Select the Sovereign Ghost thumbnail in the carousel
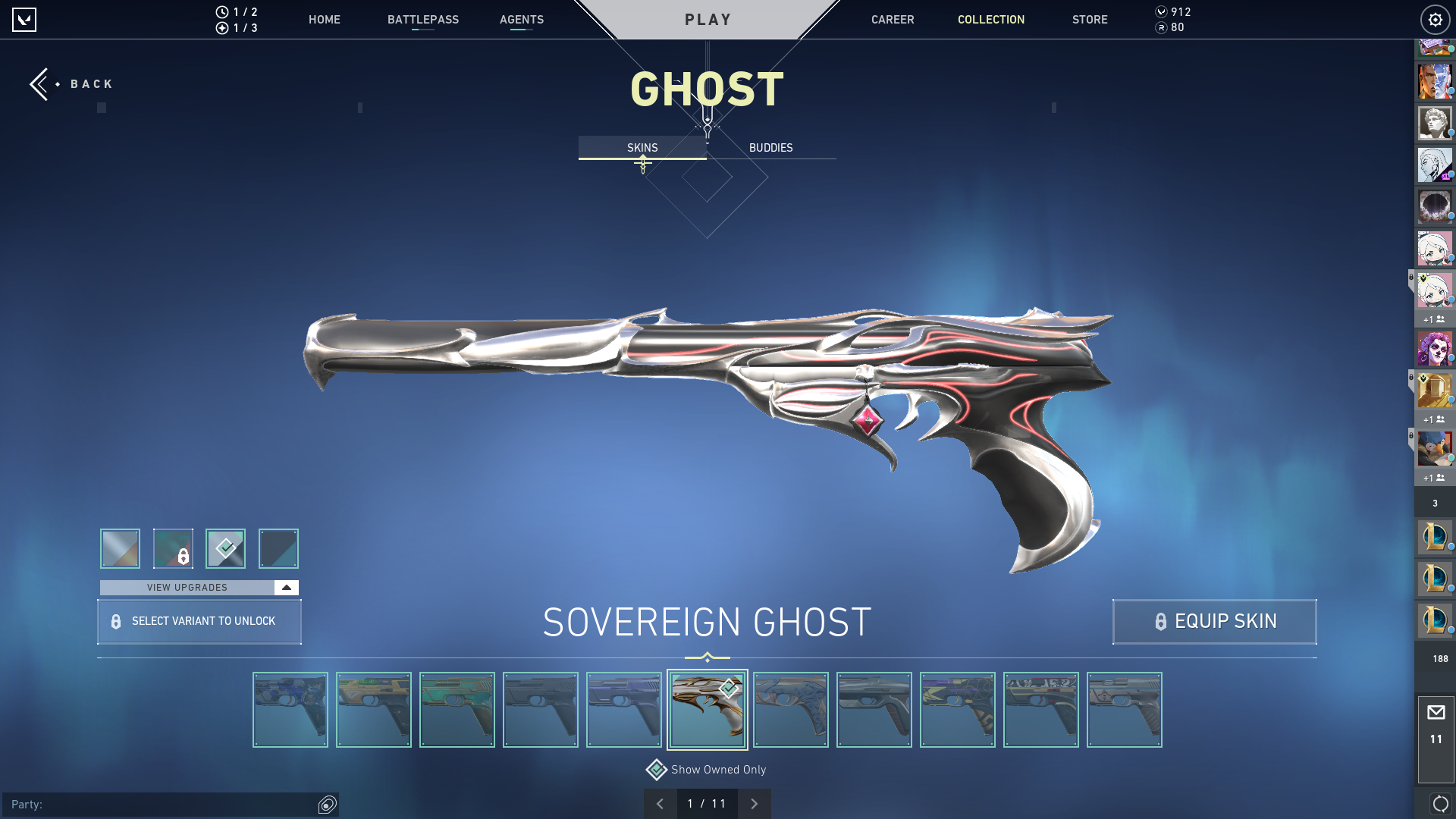The height and width of the screenshot is (819, 1456). click(707, 709)
